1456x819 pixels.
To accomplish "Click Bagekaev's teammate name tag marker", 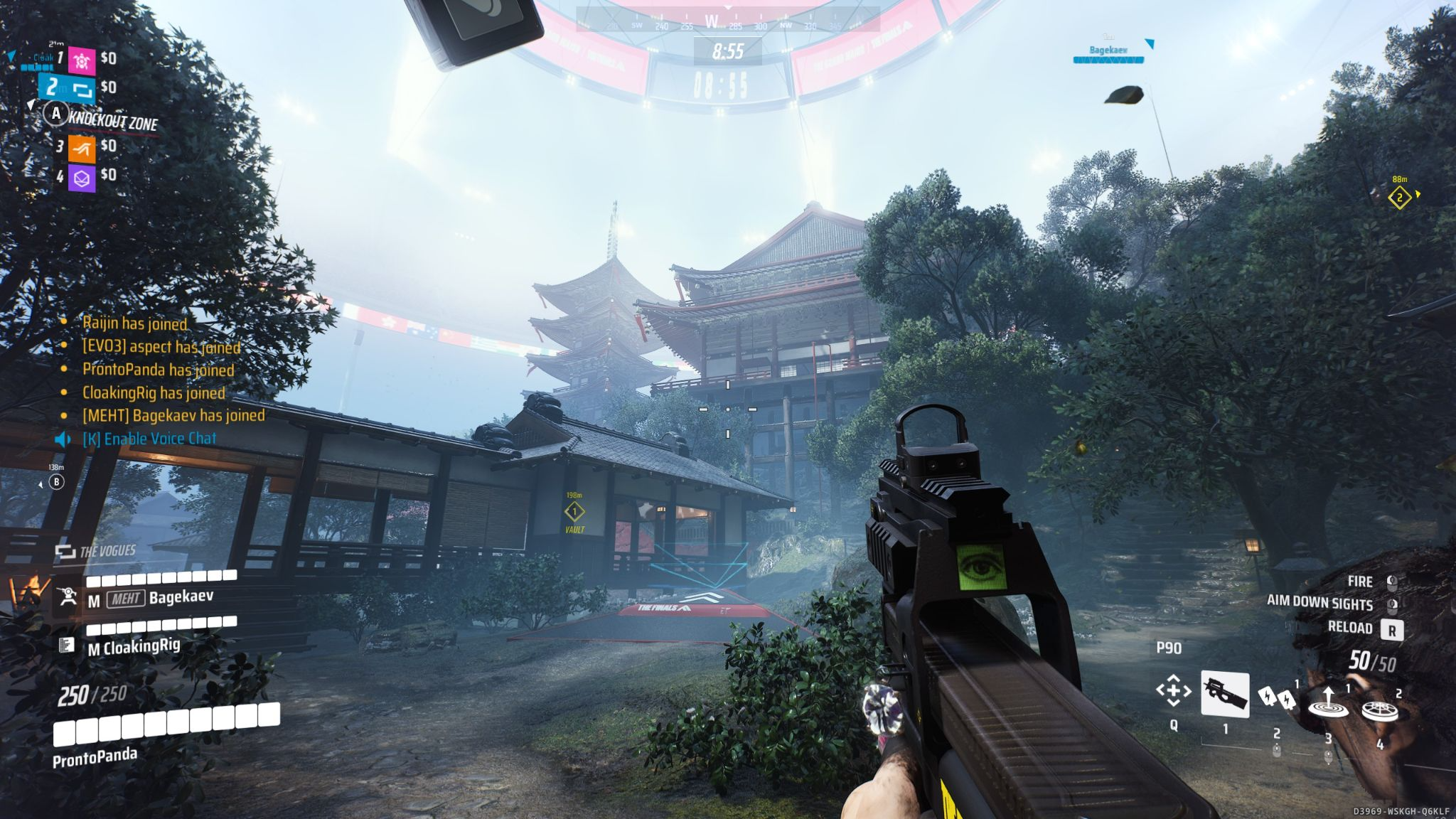I will point(1108,51).
